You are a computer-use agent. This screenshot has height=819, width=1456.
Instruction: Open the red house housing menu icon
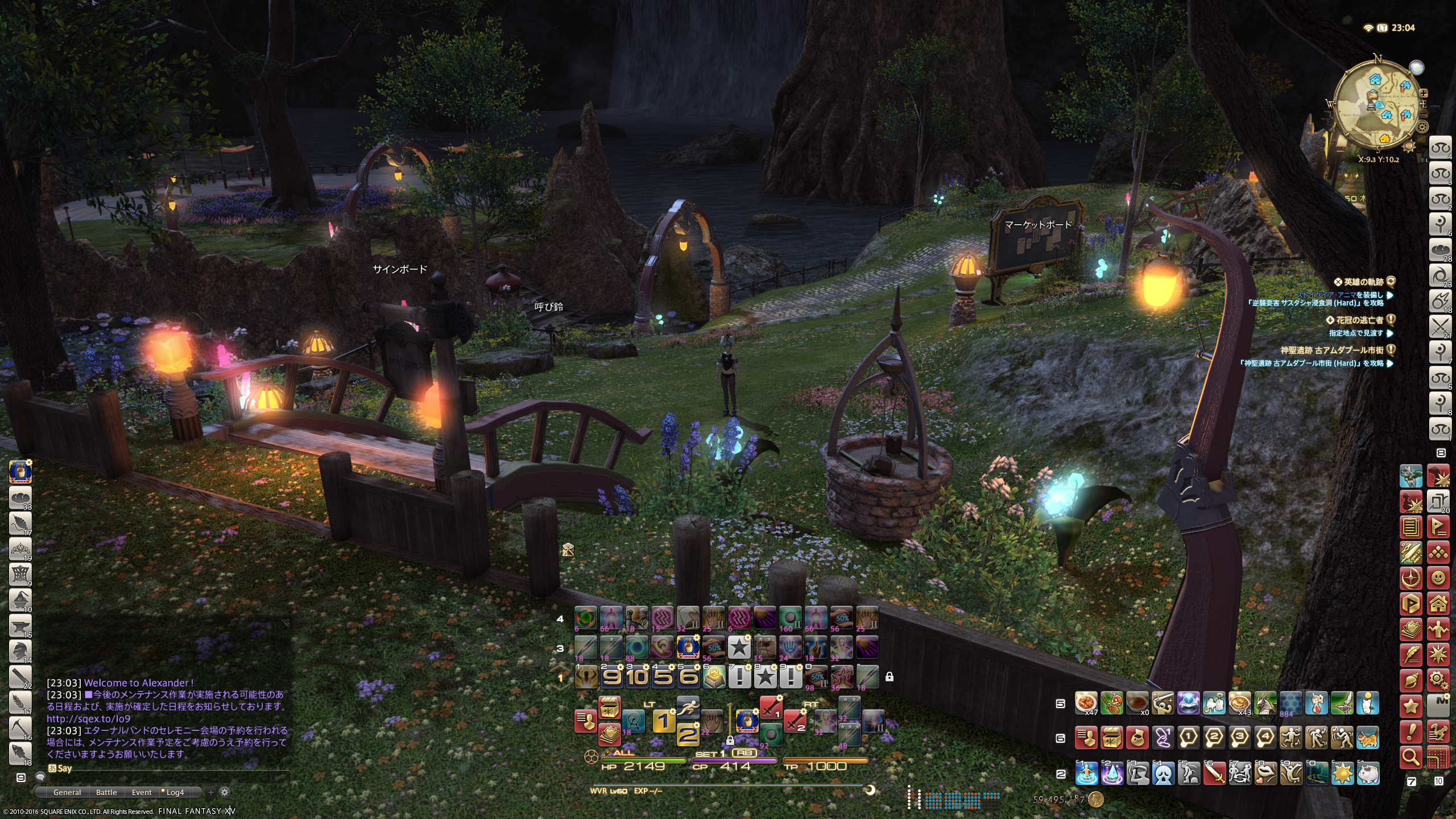click(1438, 603)
